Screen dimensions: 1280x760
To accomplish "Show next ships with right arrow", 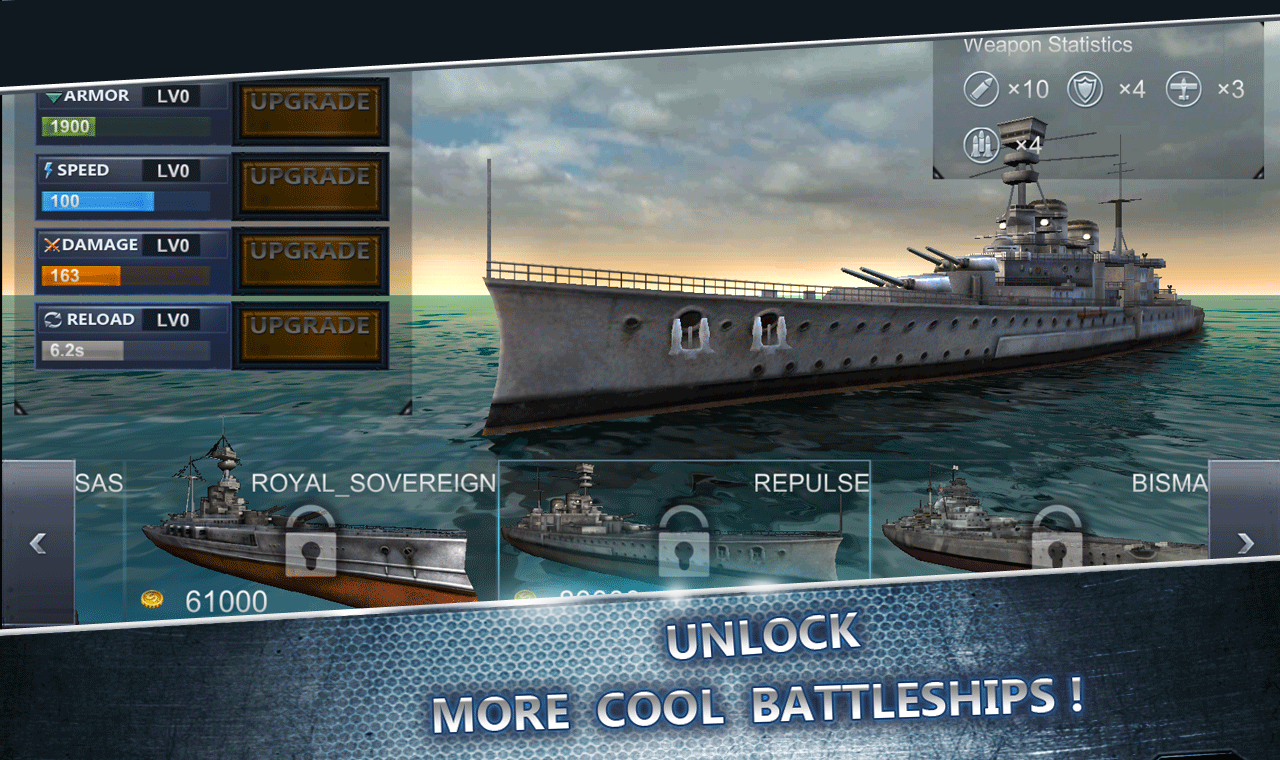I will click(x=1244, y=543).
